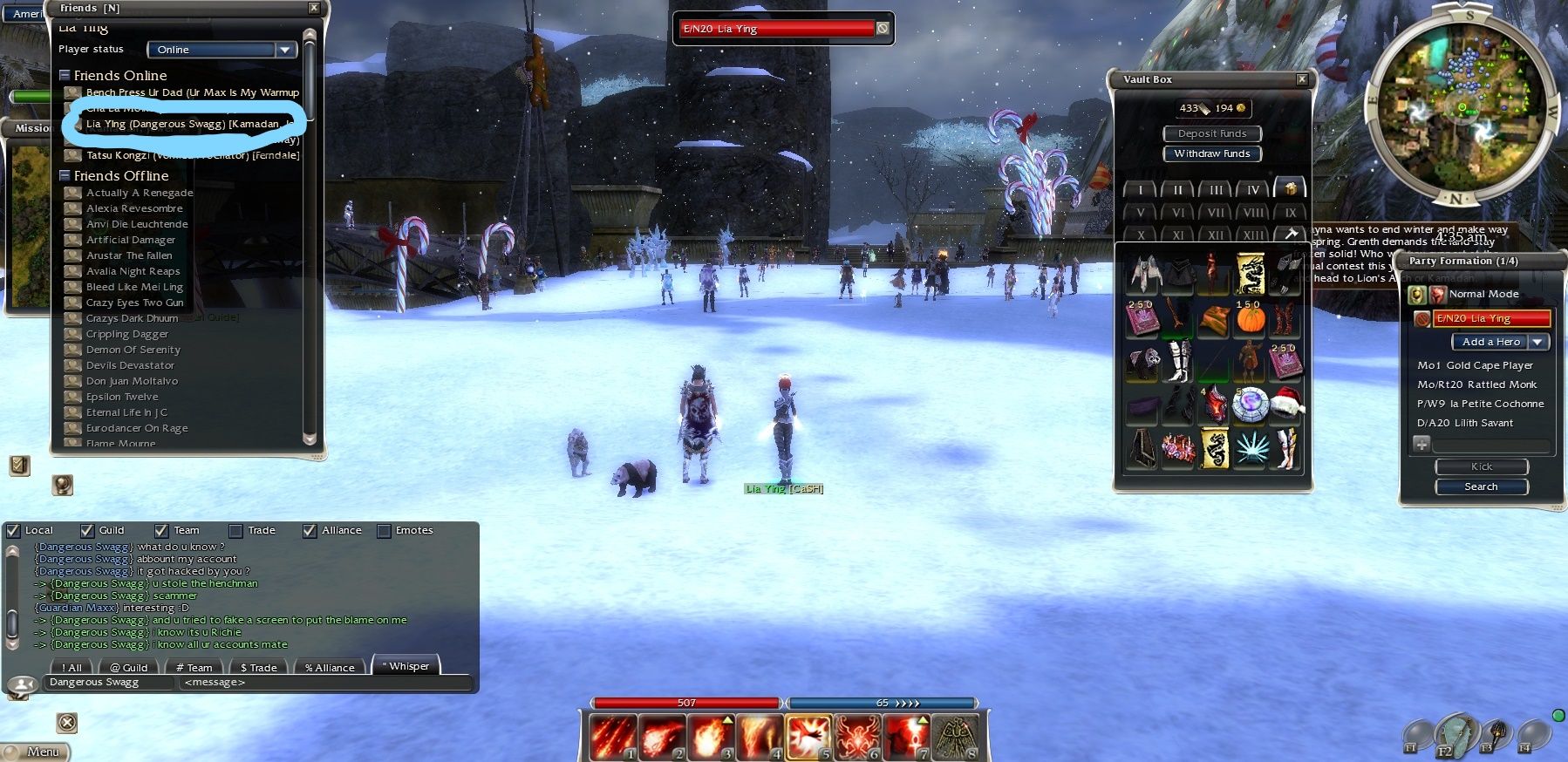Select Tatsu Kongzi in friends list
Image resolution: width=1568 pixels, height=762 pixels.
point(192,155)
